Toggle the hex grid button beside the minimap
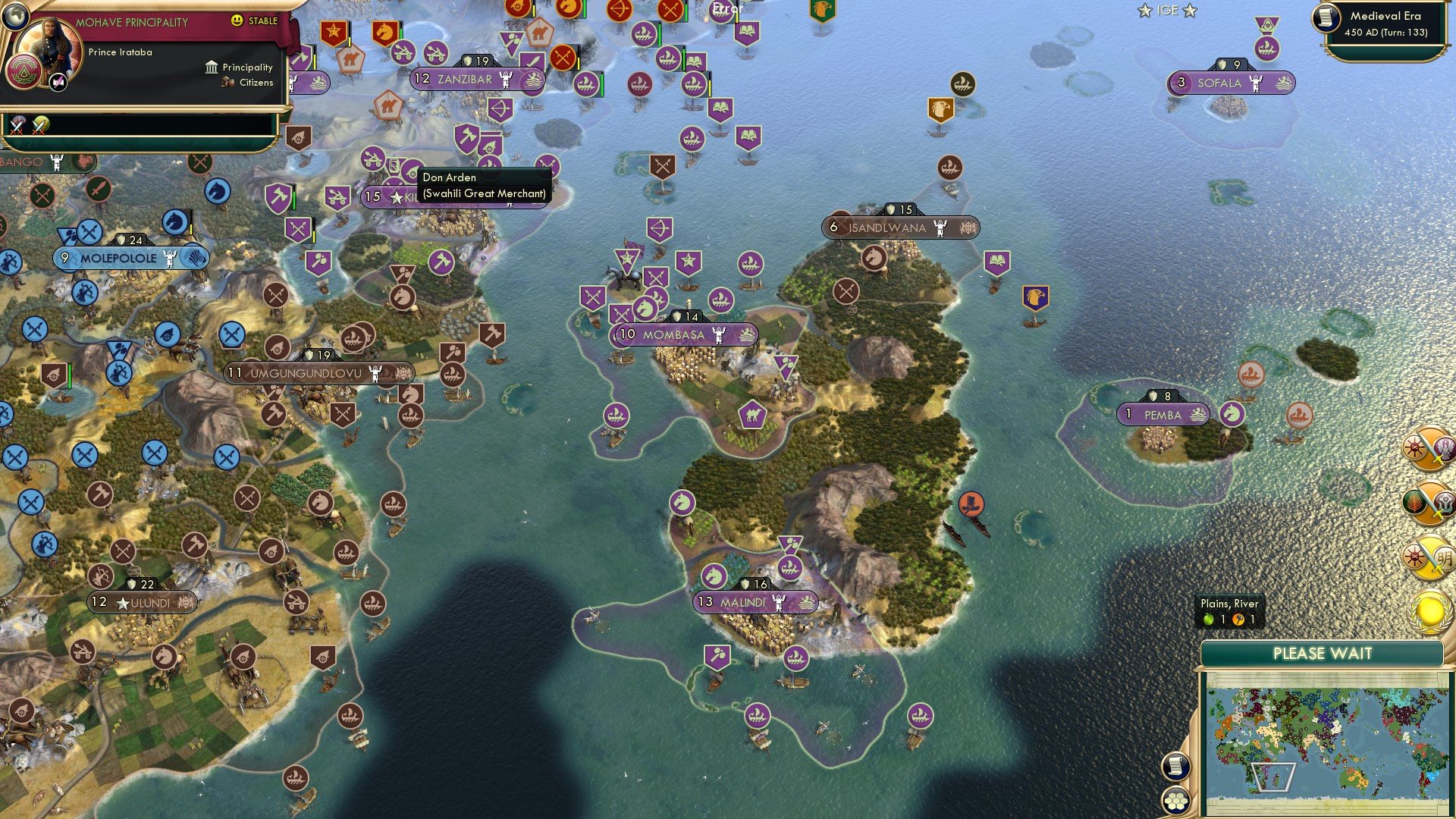Screen dimensions: 1456x819 coord(1175,798)
